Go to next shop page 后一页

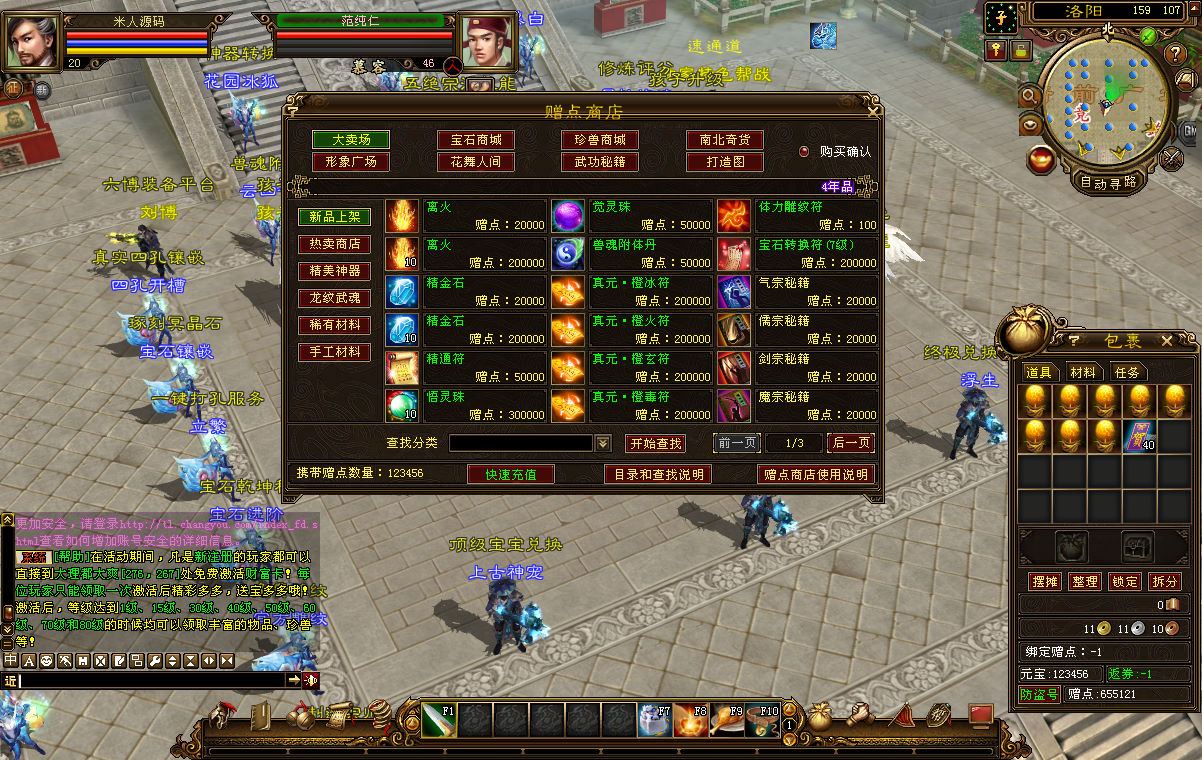pyautogui.click(x=852, y=443)
